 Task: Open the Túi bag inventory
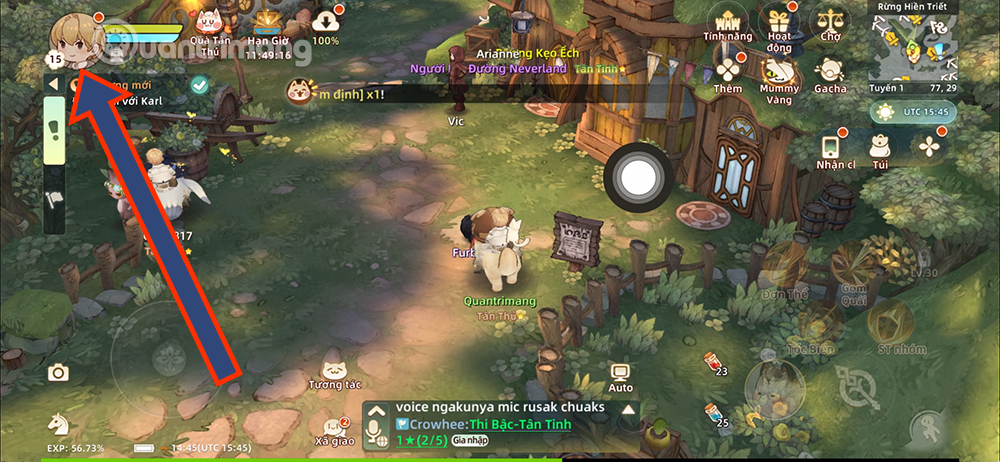[880, 147]
